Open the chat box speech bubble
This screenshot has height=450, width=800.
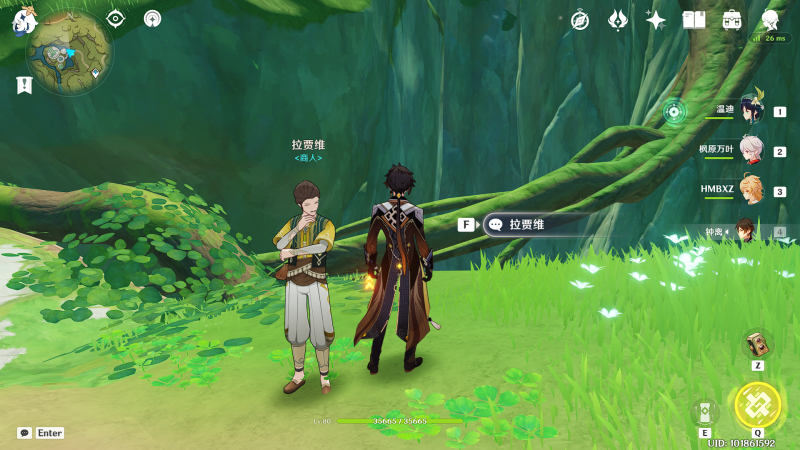[x=25, y=433]
